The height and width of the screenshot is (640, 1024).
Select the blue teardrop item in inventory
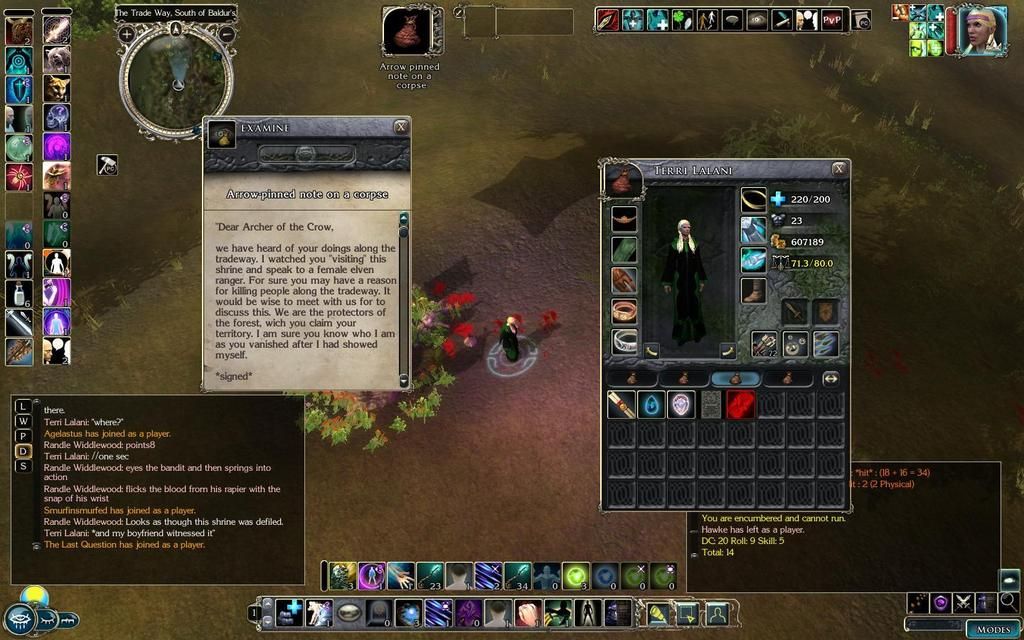pyautogui.click(x=651, y=404)
